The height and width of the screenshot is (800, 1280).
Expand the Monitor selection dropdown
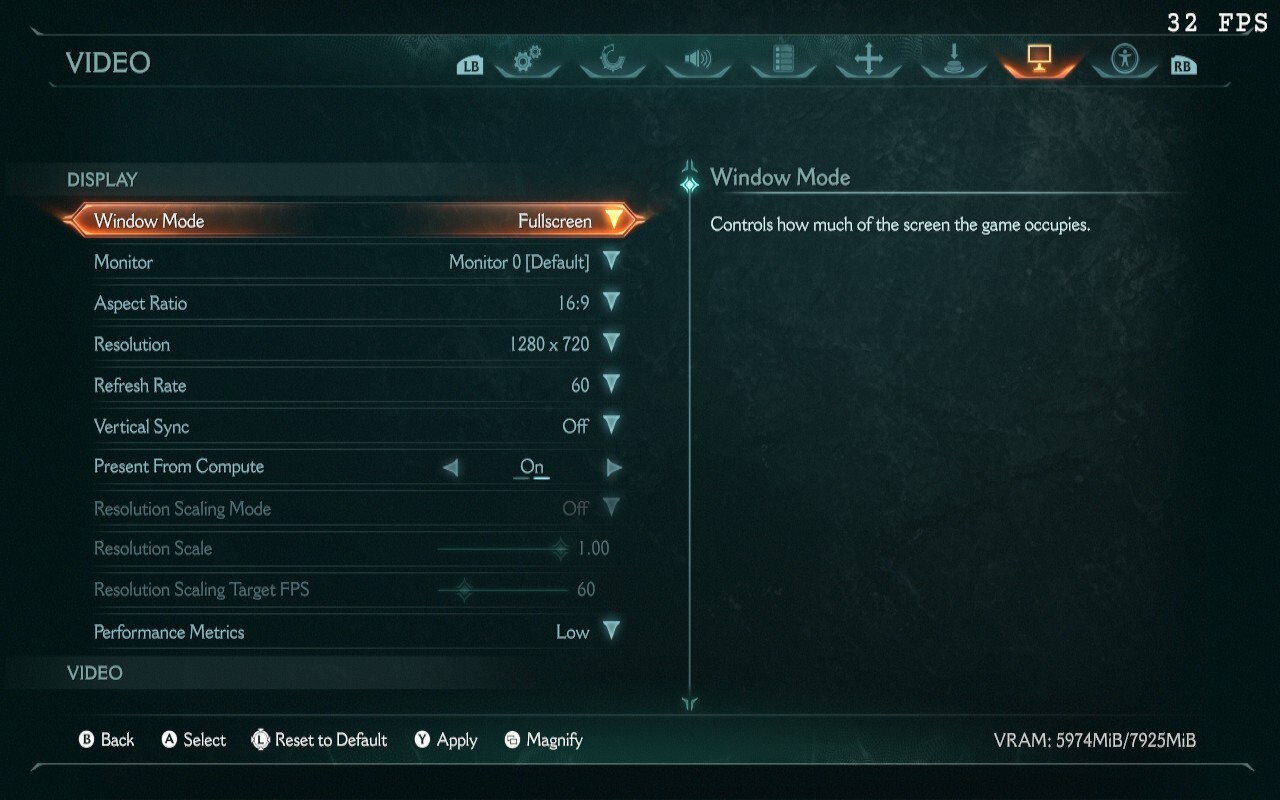click(611, 261)
